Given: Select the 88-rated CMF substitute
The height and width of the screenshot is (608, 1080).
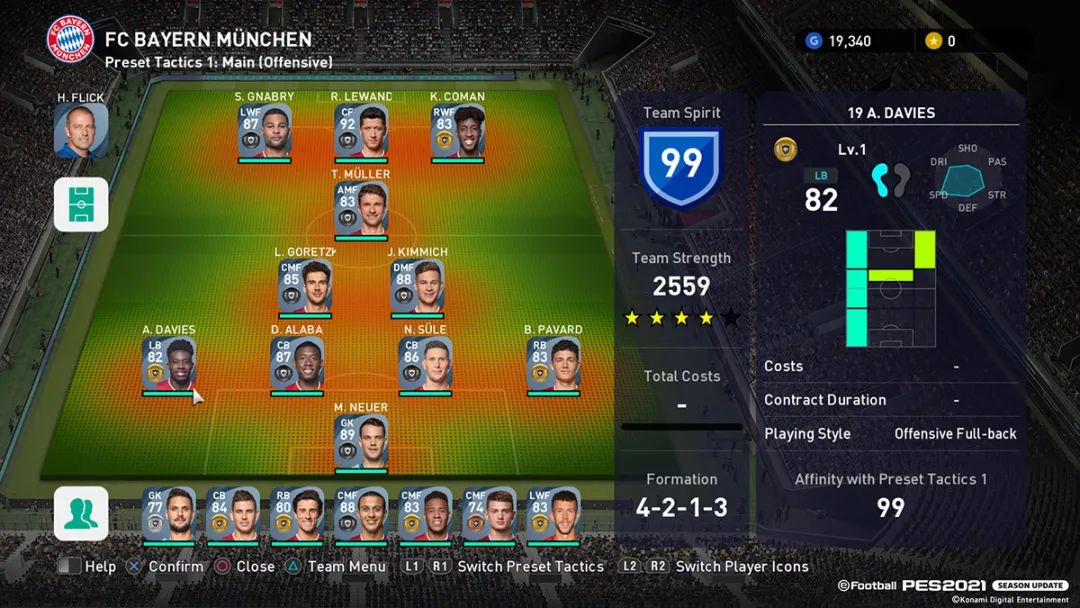Looking at the screenshot, I should click(x=361, y=514).
